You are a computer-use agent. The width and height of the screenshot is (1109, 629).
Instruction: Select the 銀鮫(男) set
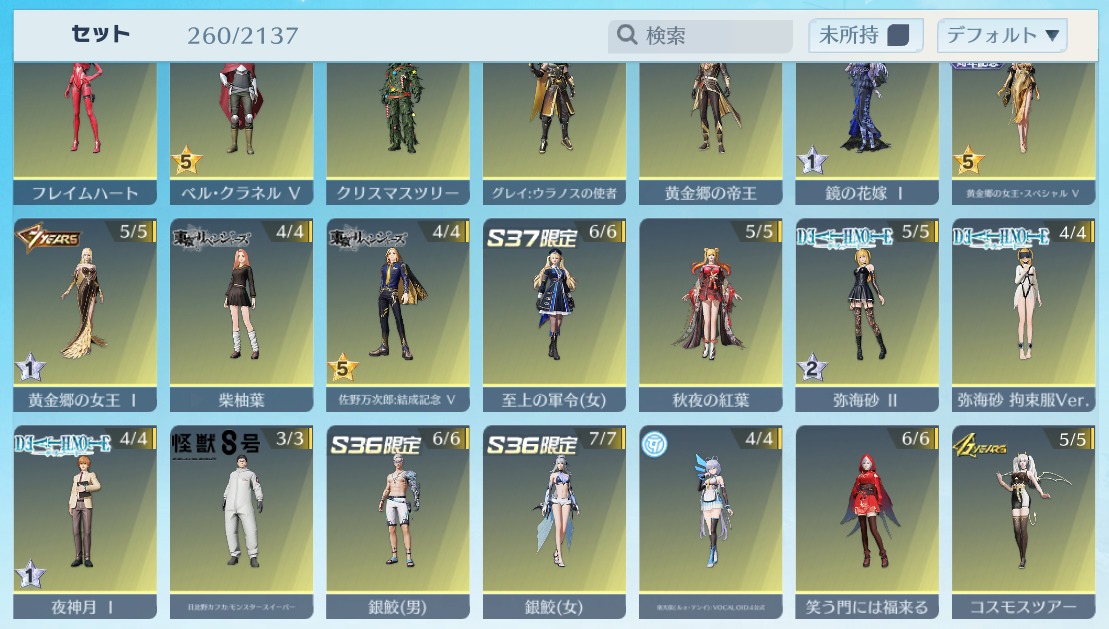click(398, 520)
